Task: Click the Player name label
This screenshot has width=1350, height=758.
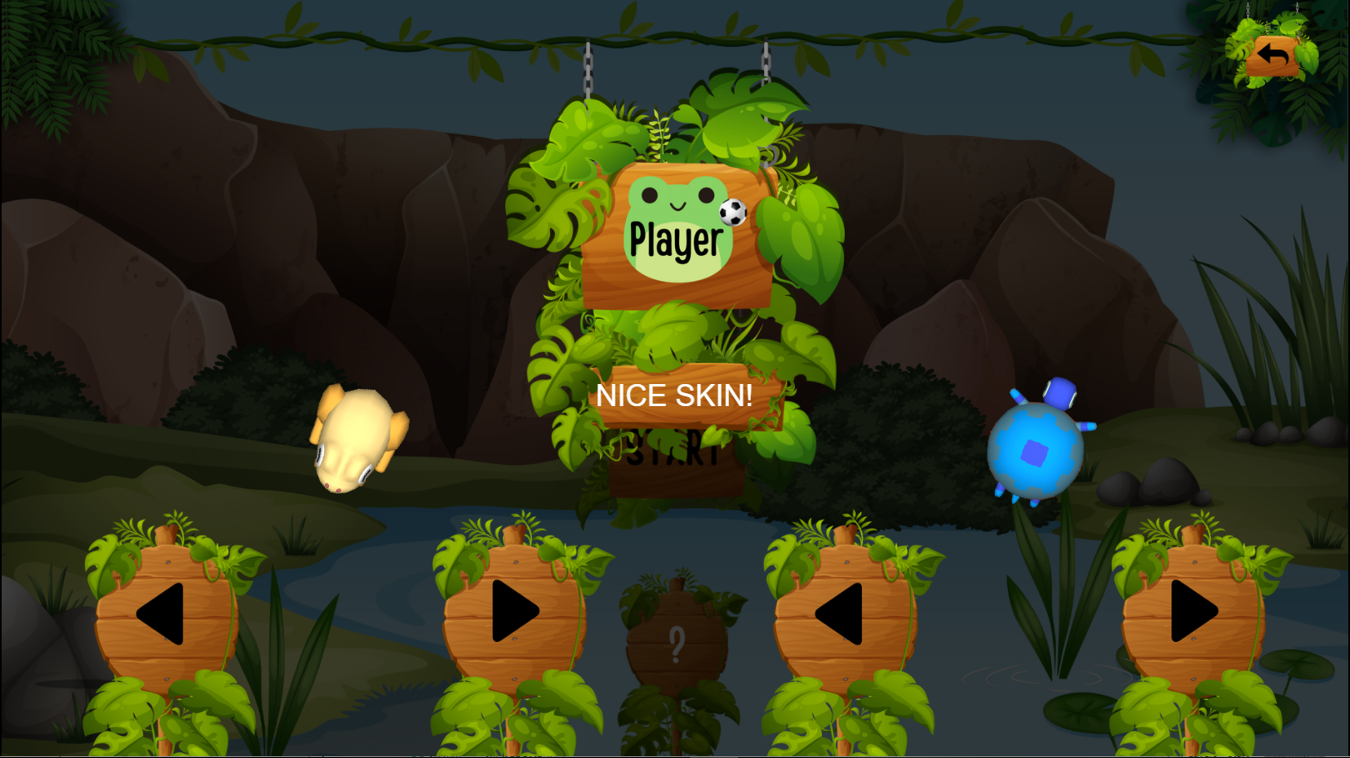Action: pos(675,238)
